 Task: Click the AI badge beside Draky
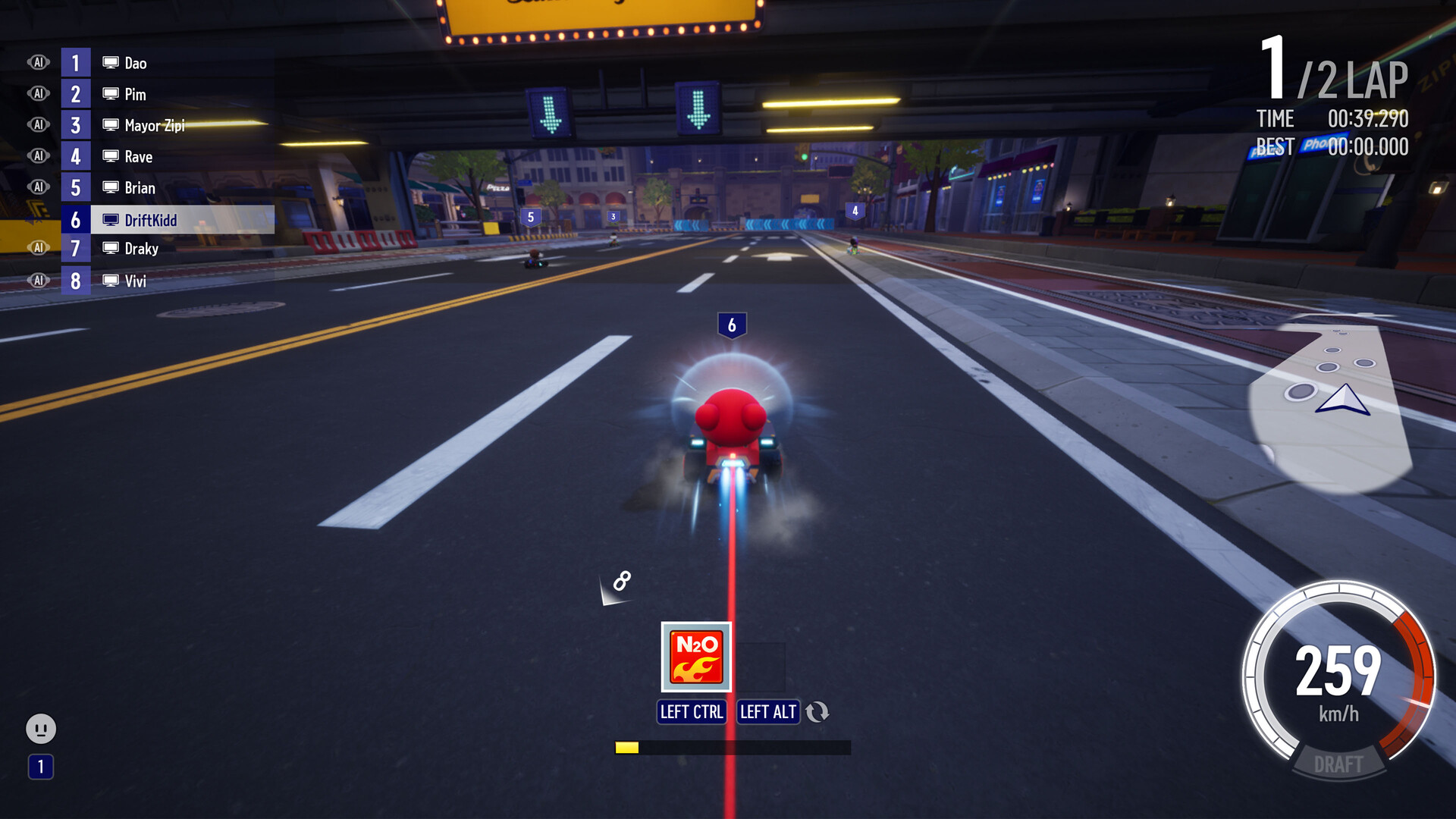pos(37,247)
